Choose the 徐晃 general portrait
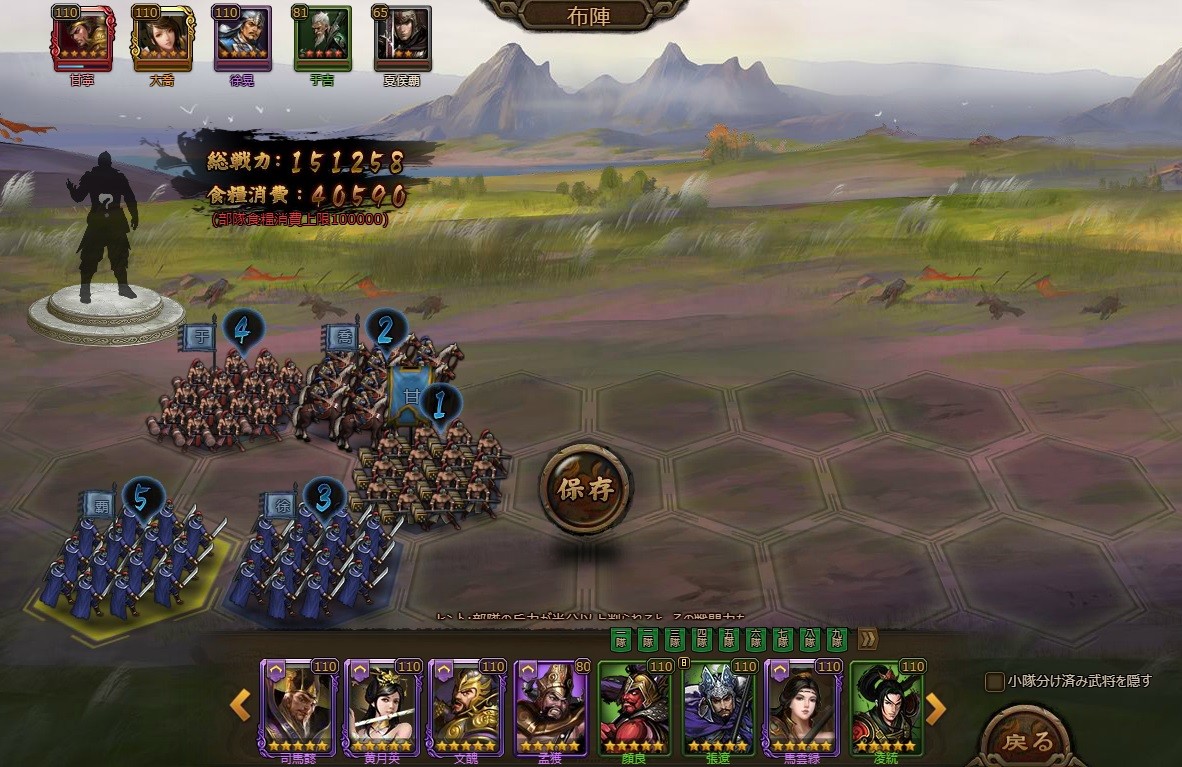The width and height of the screenshot is (1182, 767). click(x=241, y=38)
